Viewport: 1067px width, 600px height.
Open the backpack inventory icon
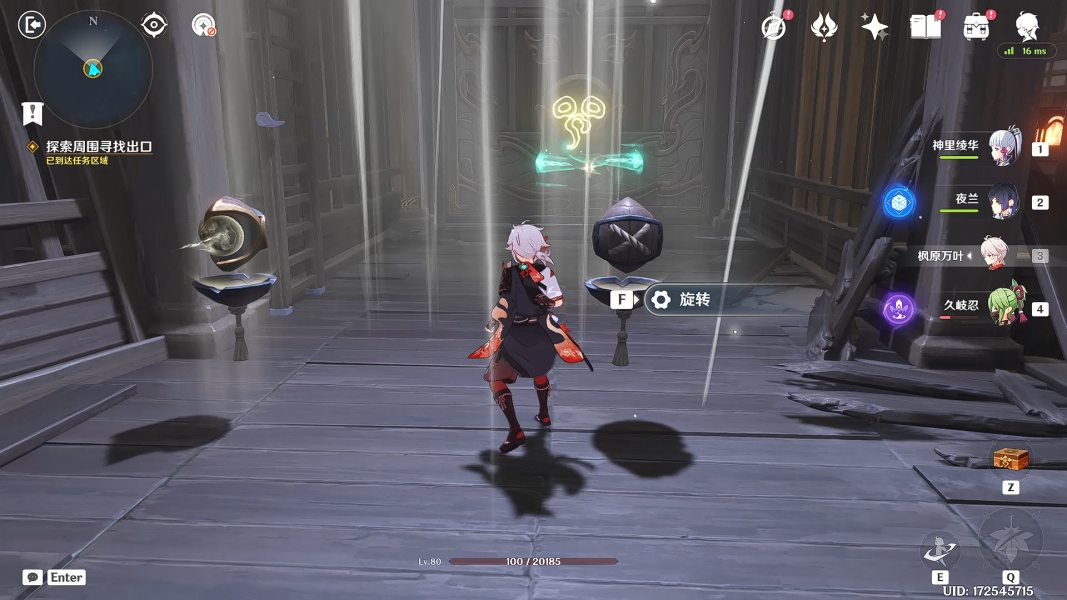pos(976,27)
